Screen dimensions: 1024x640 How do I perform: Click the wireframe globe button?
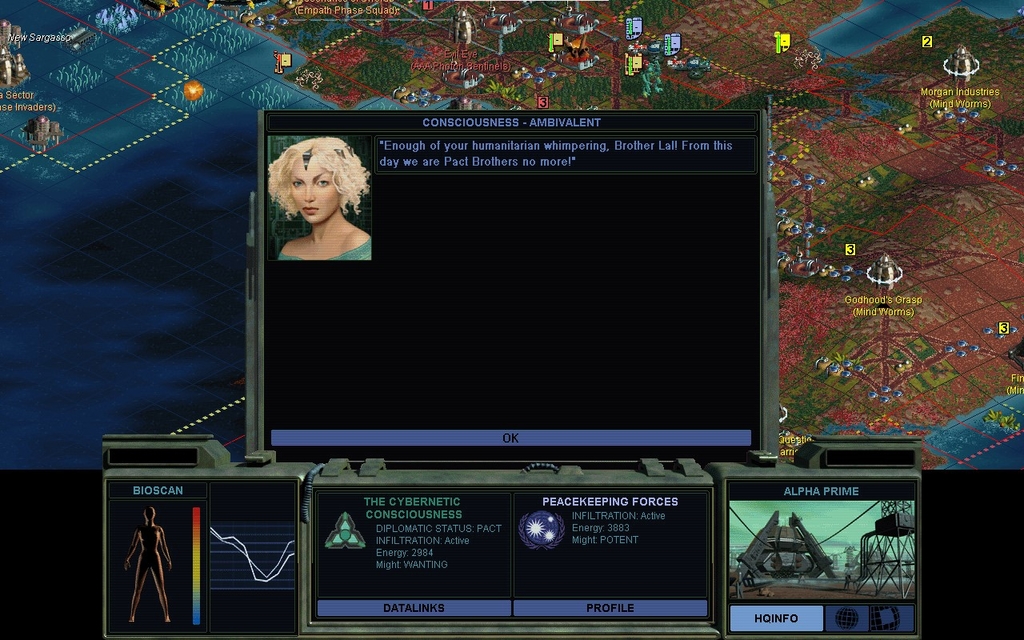846,618
